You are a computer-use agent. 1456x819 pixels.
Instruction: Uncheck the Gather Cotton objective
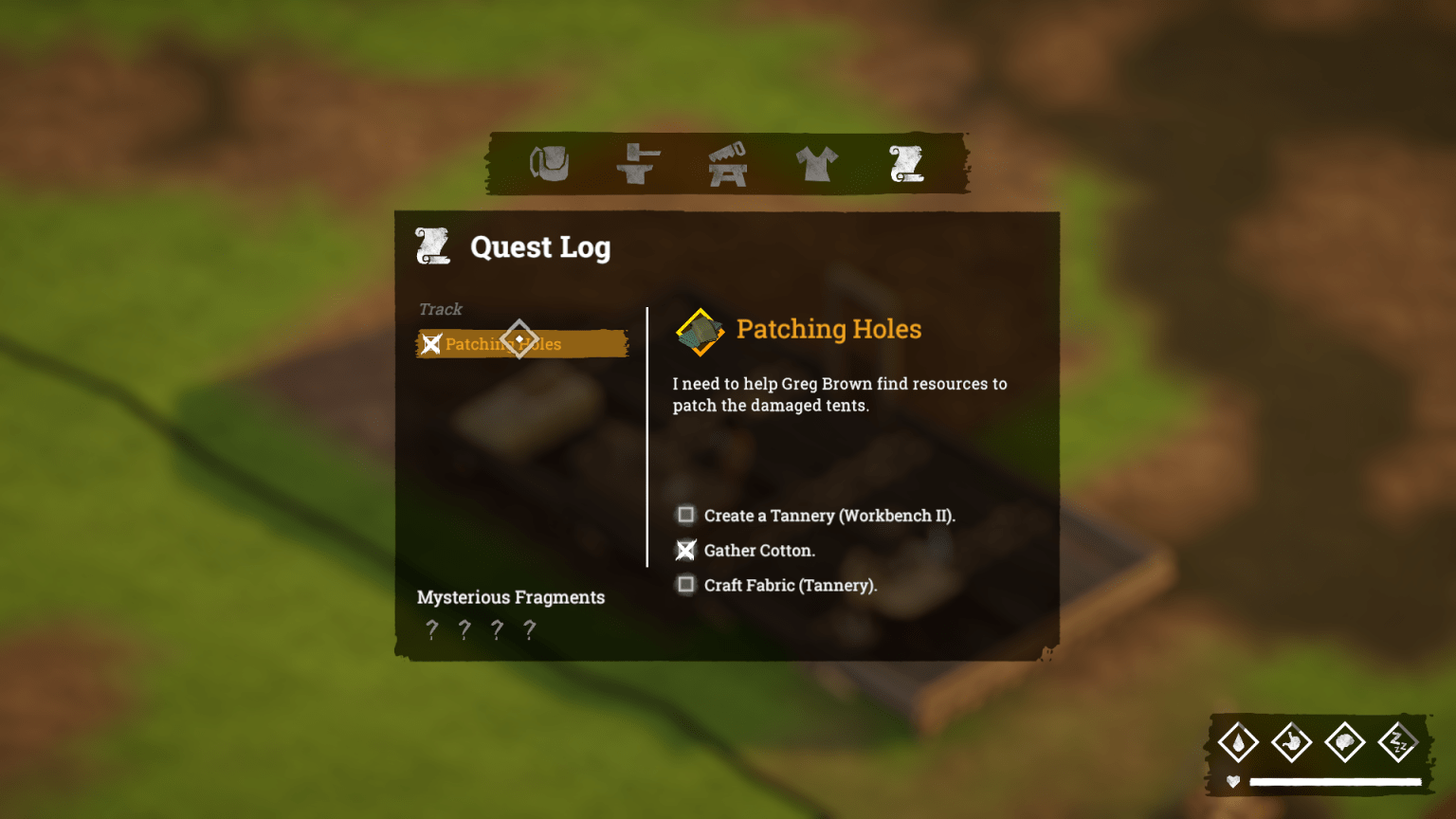(x=685, y=550)
